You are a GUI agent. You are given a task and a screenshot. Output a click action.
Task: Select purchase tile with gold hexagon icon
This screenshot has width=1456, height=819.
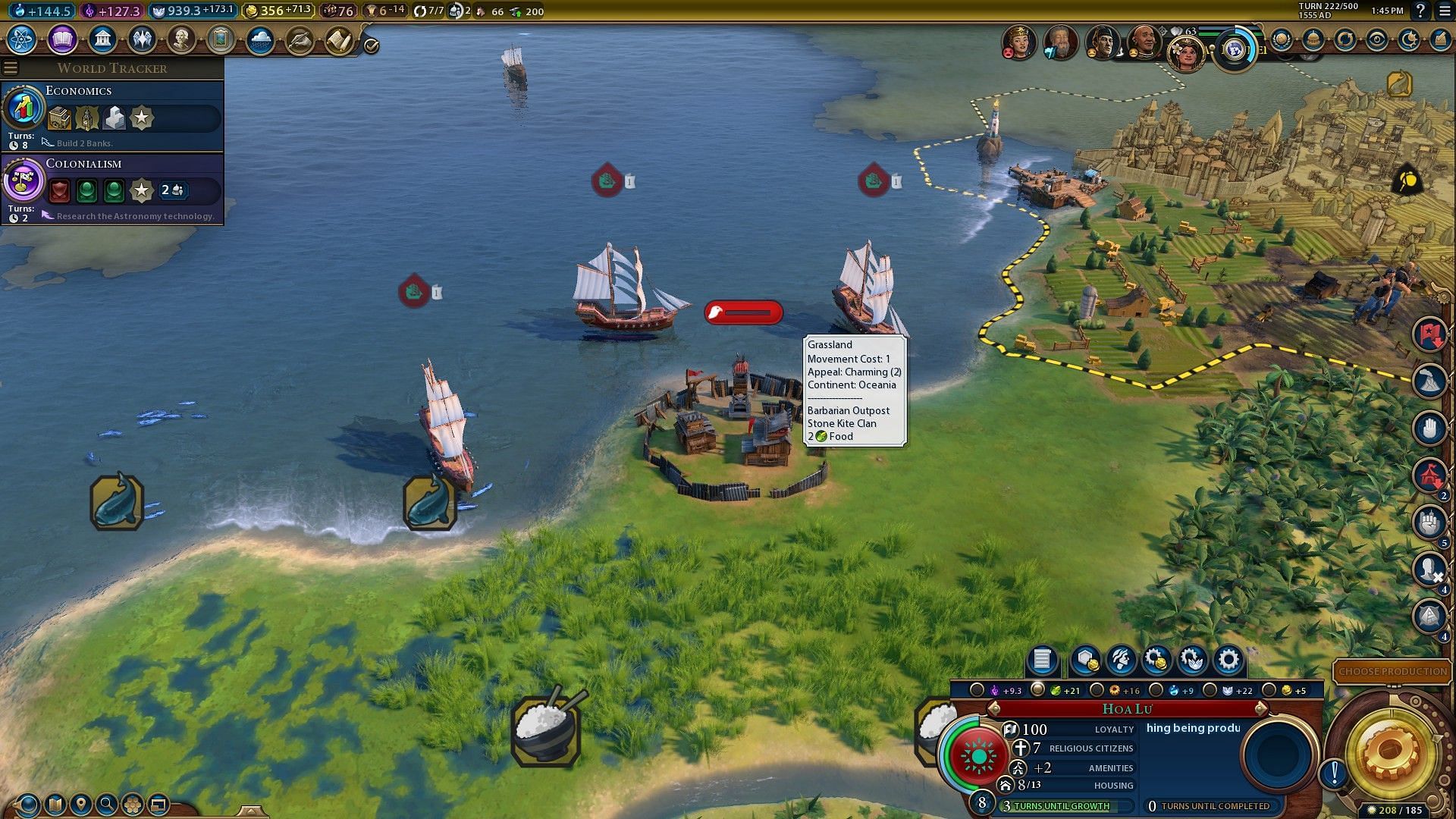[1085, 661]
